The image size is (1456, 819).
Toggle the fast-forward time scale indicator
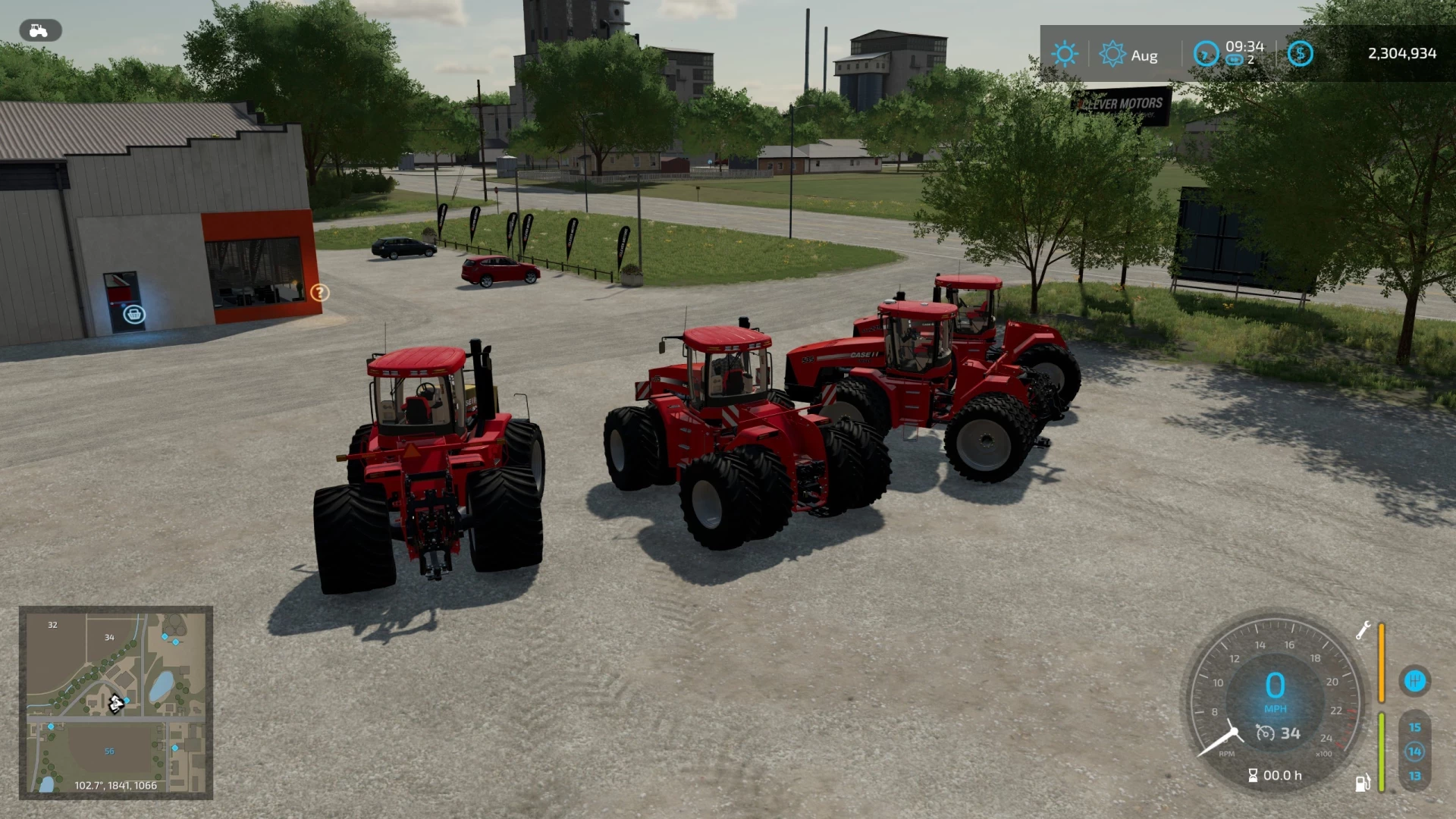click(x=1236, y=61)
